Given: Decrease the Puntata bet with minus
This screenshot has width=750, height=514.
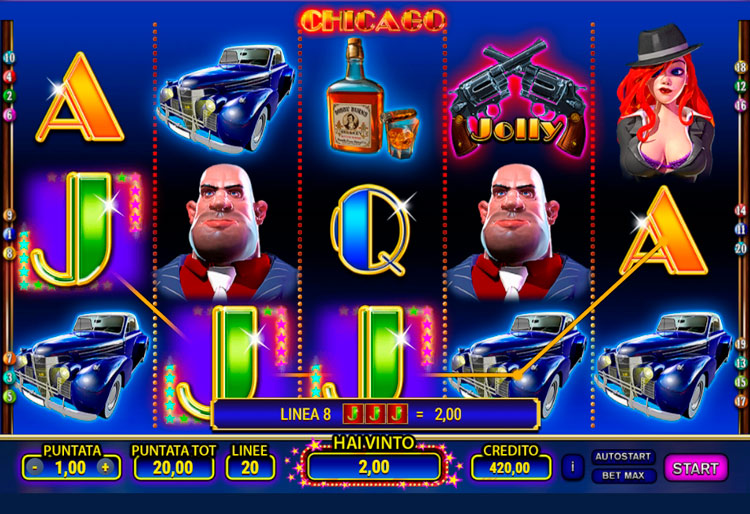Looking at the screenshot, I should (x=35, y=467).
